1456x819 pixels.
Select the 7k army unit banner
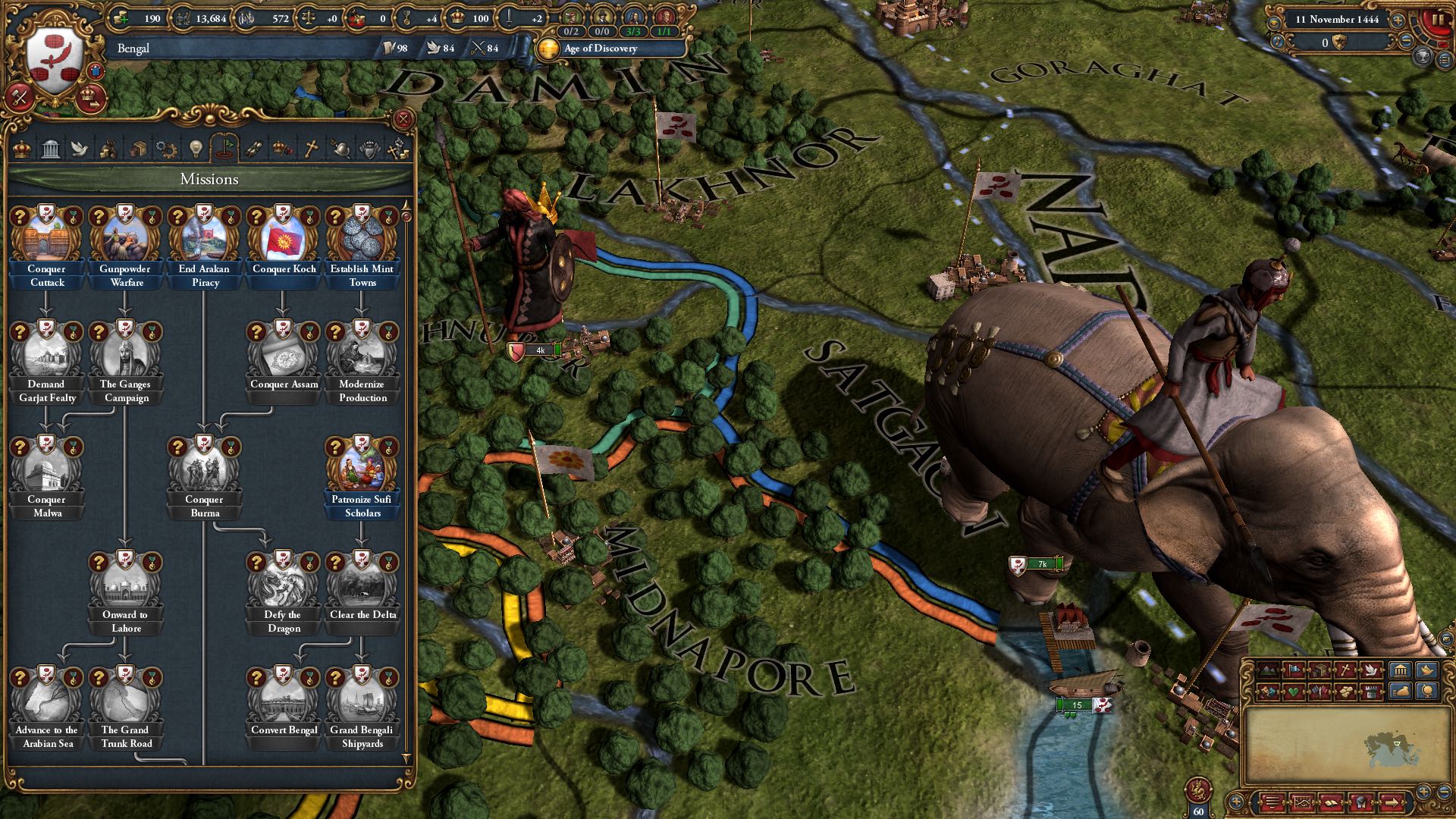pyautogui.click(x=1037, y=564)
